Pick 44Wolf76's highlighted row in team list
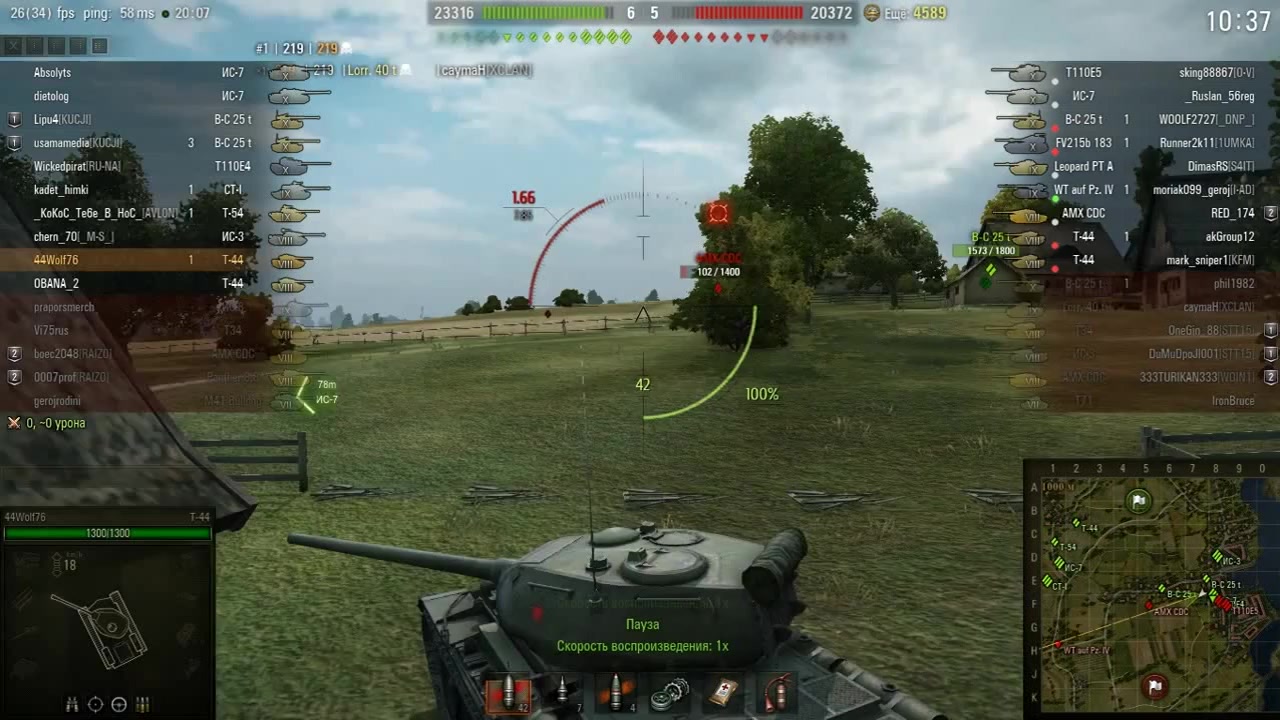The height and width of the screenshot is (720, 1280). [x=56, y=260]
